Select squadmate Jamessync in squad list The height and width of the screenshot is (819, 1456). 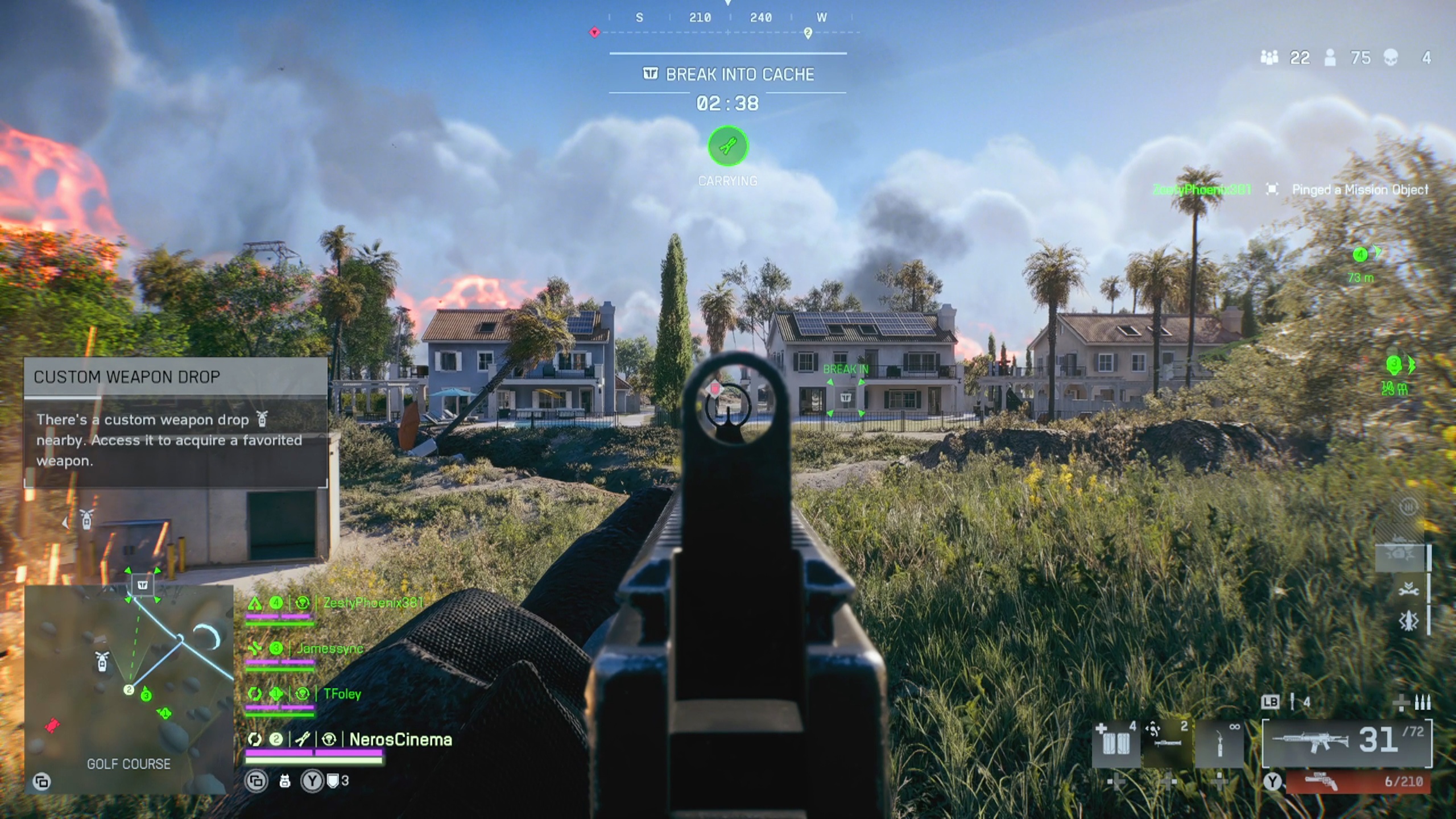pyautogui.click(x=330, y=648)
